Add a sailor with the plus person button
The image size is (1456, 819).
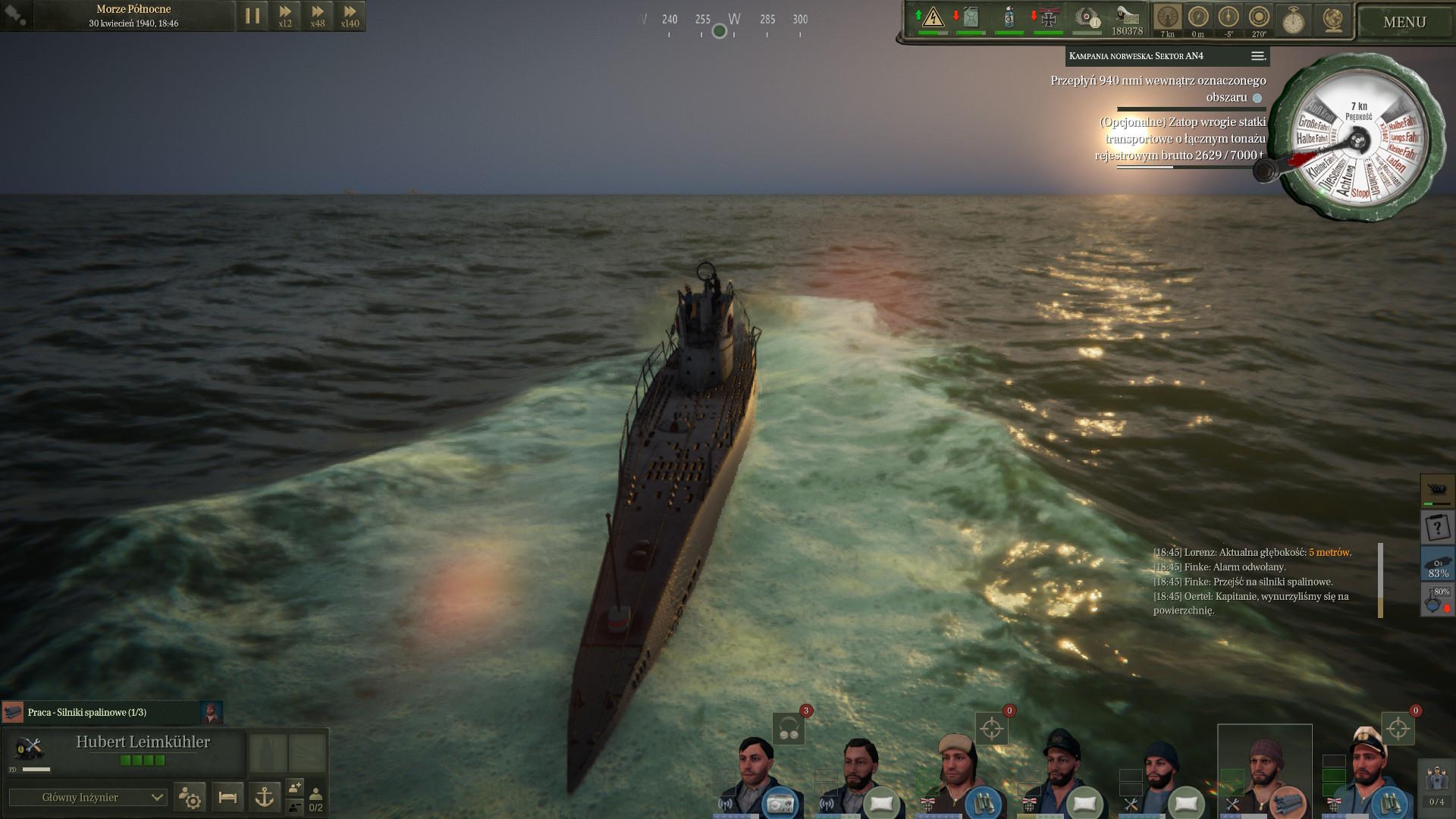point(295,788)
